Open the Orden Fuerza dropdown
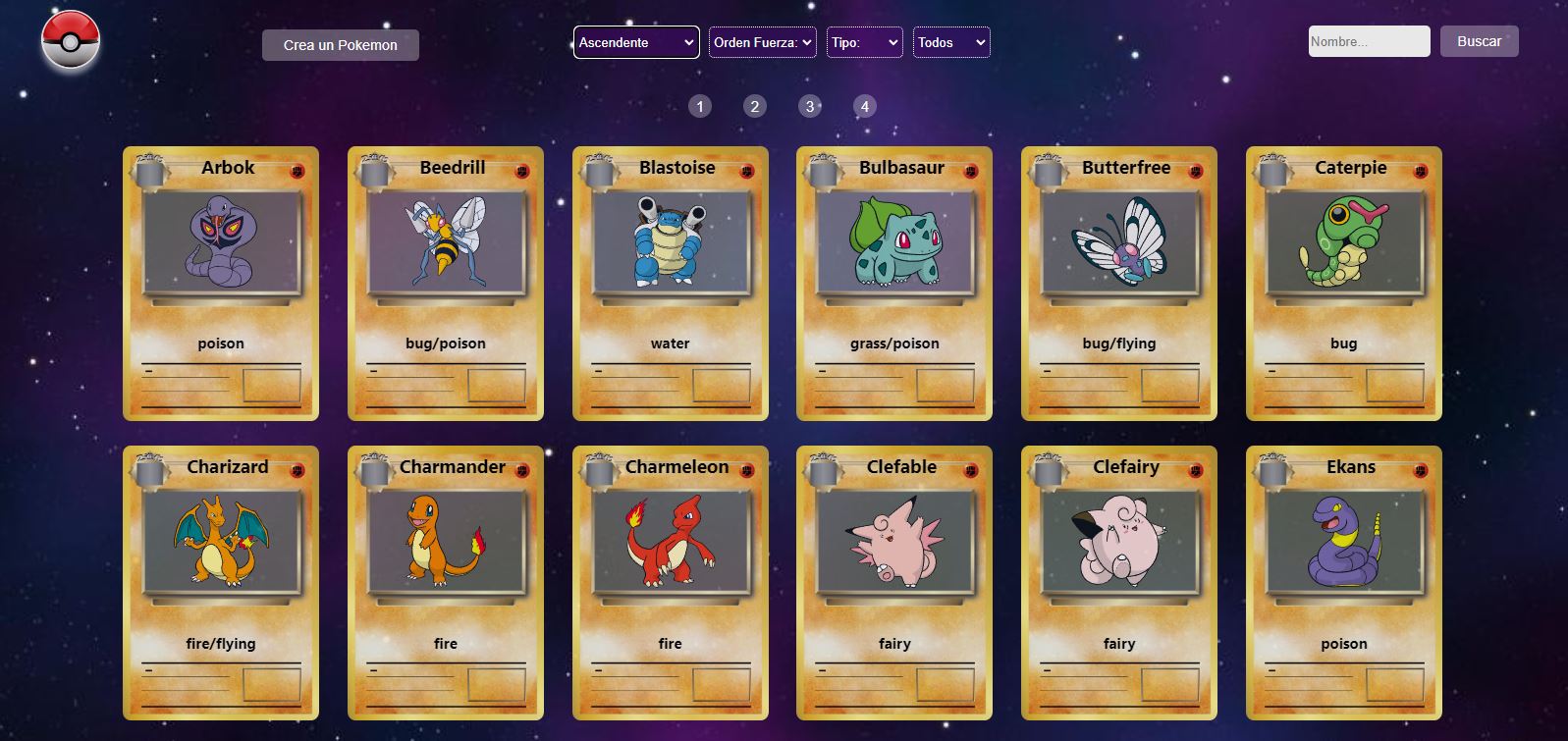 click(x=762, y=42)
